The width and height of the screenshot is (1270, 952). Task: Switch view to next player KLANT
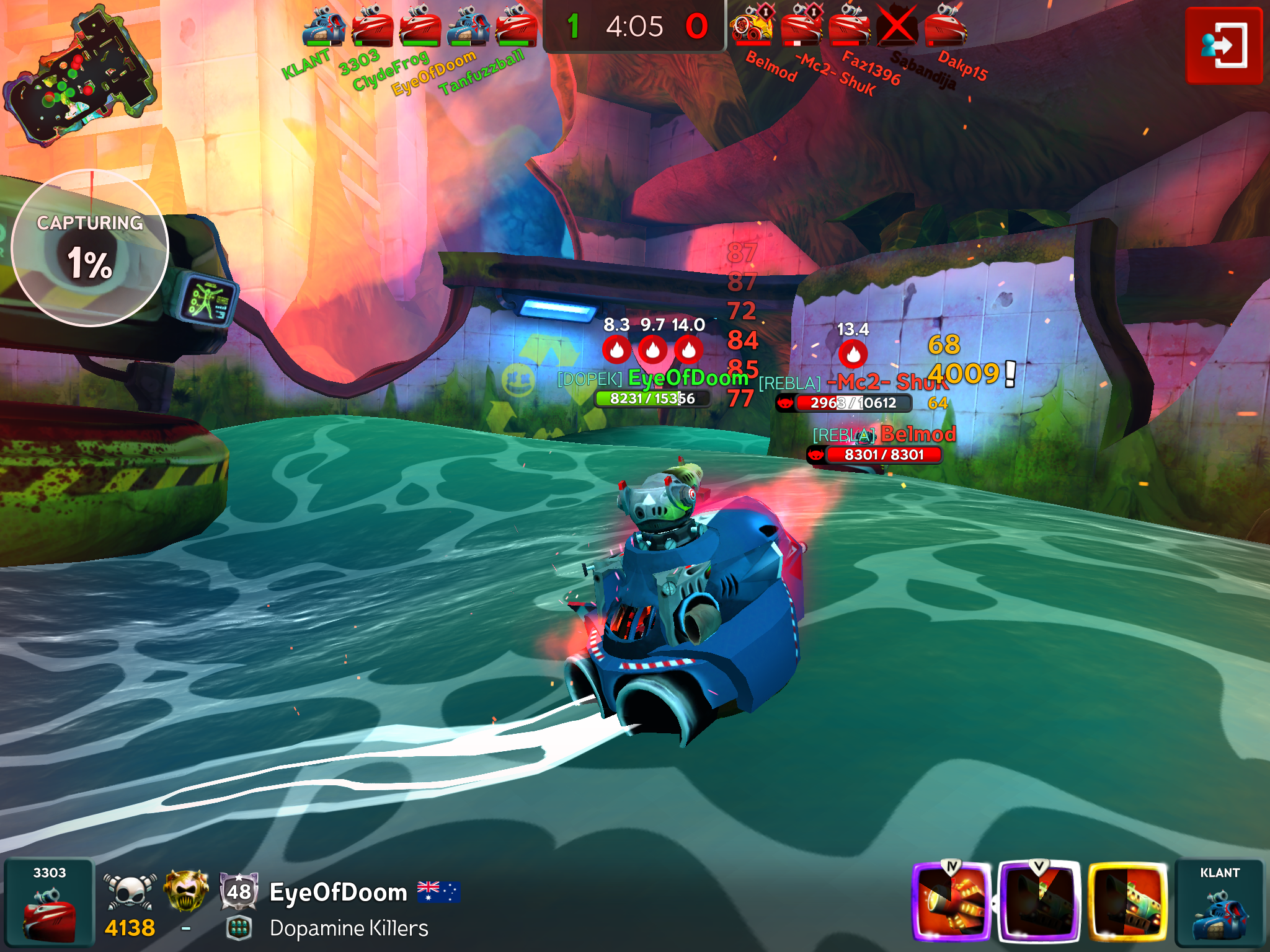(x=1219, y=902)
